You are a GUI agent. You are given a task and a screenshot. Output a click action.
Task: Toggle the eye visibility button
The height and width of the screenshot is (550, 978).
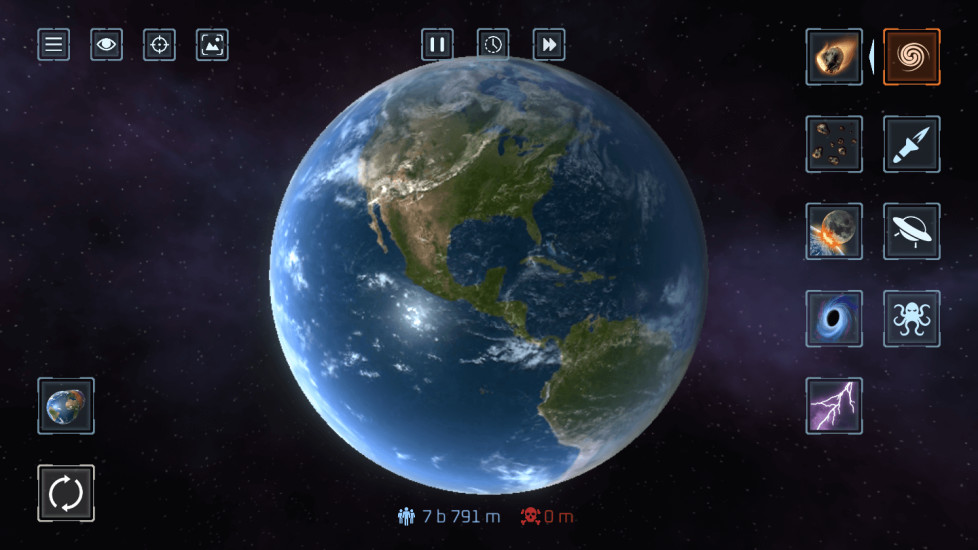pos(106,44)
